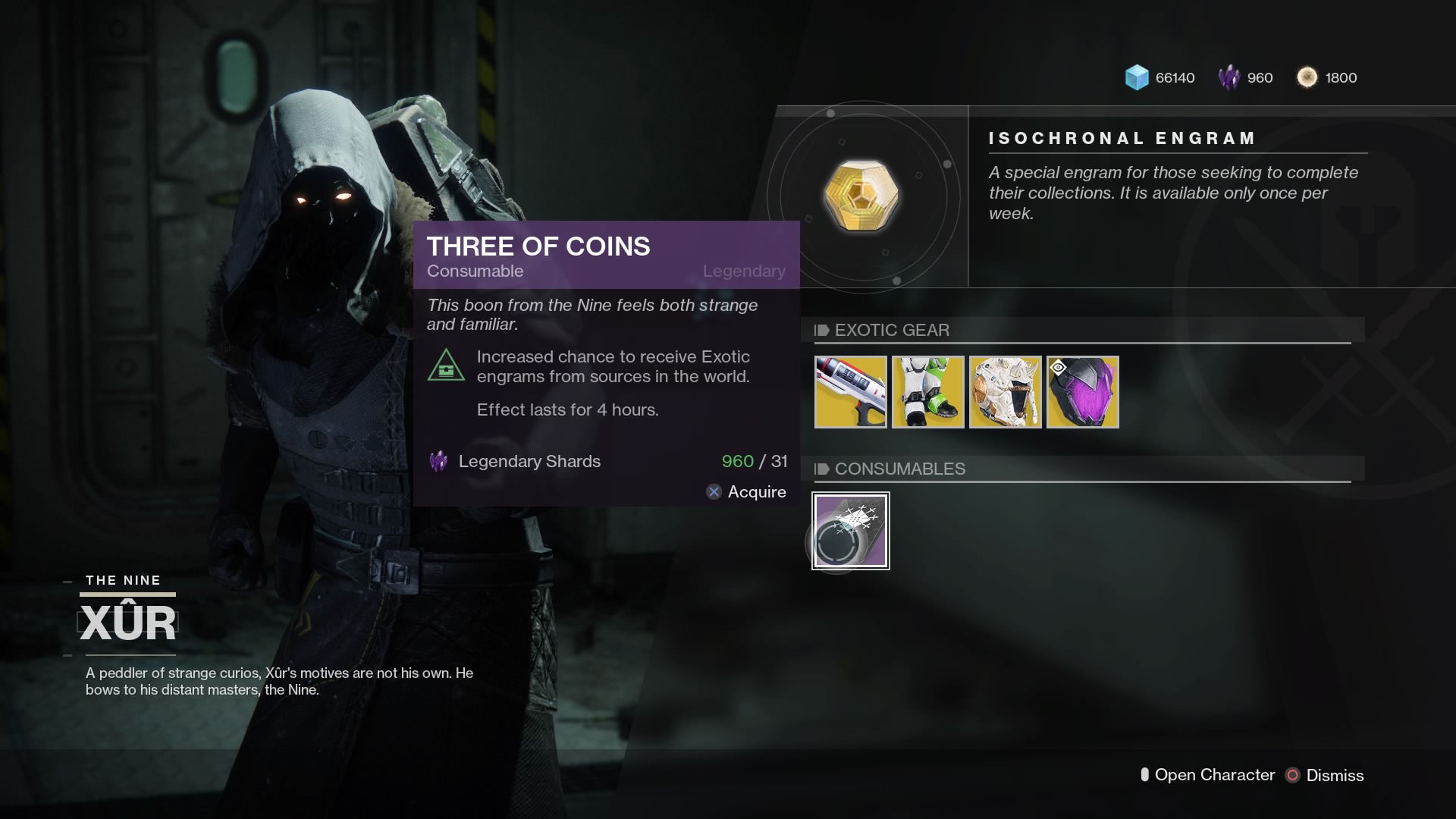Select the purple-visored exotic helmet
1456x819 pixels.
[x=1083, y=392]
